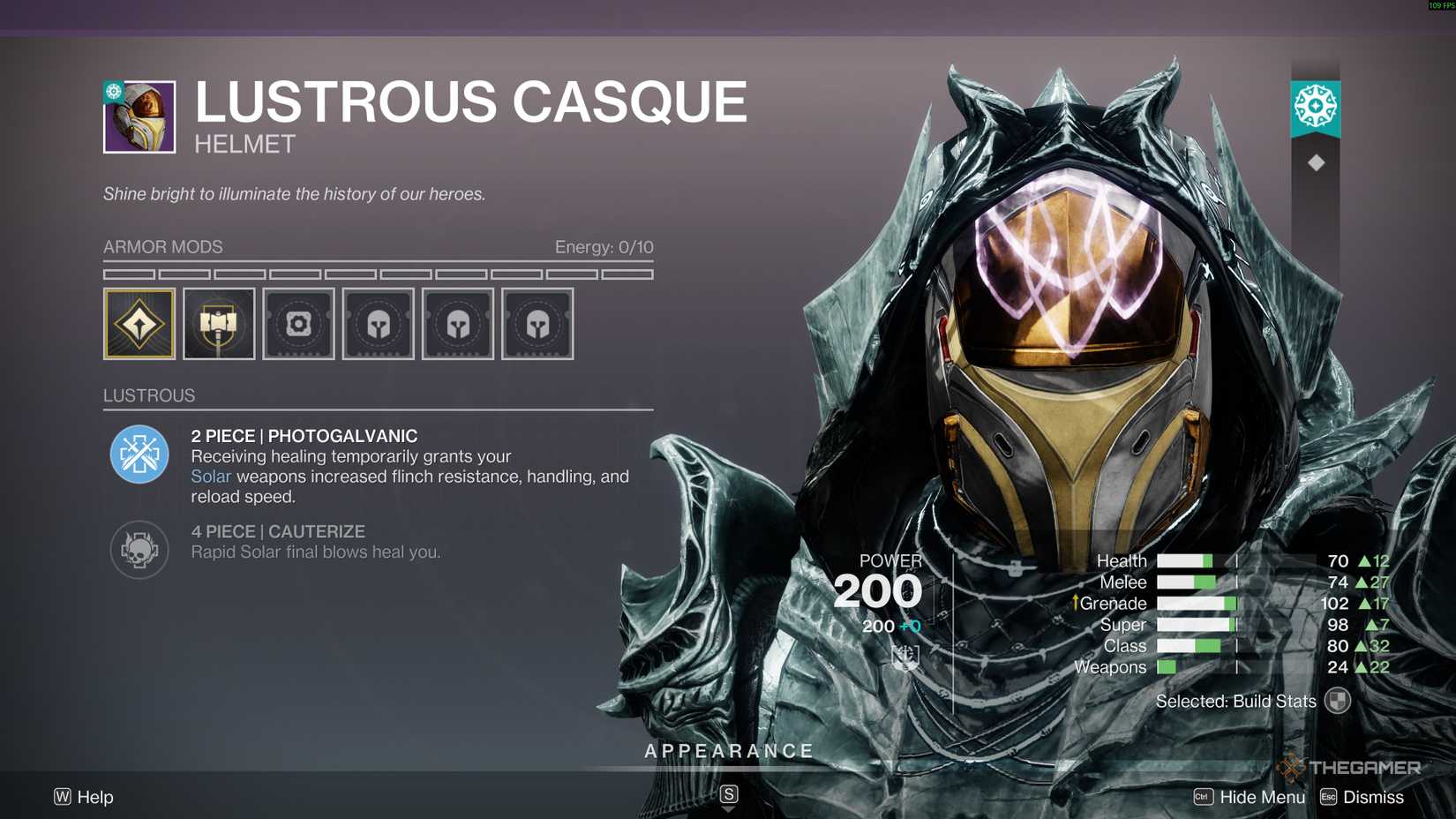Dismiss the item details screen
This screenshot has width=1456, height=819.
pos(1362,797)
